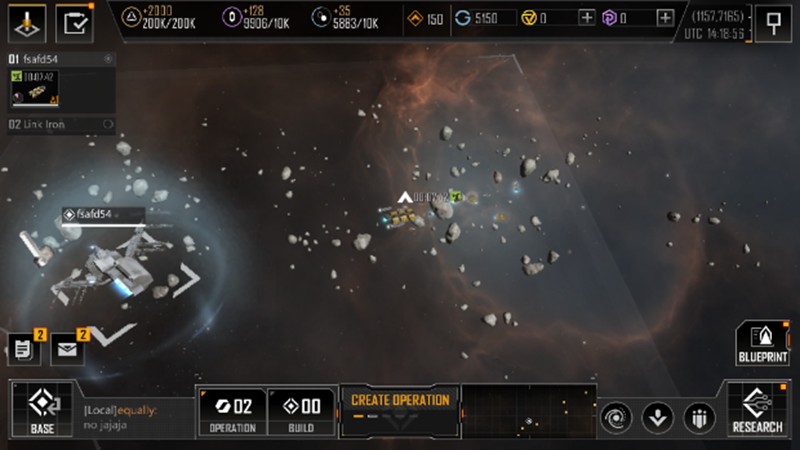Click the round three-bars icon button
800x450 pixels.
(x=698, y=416)
